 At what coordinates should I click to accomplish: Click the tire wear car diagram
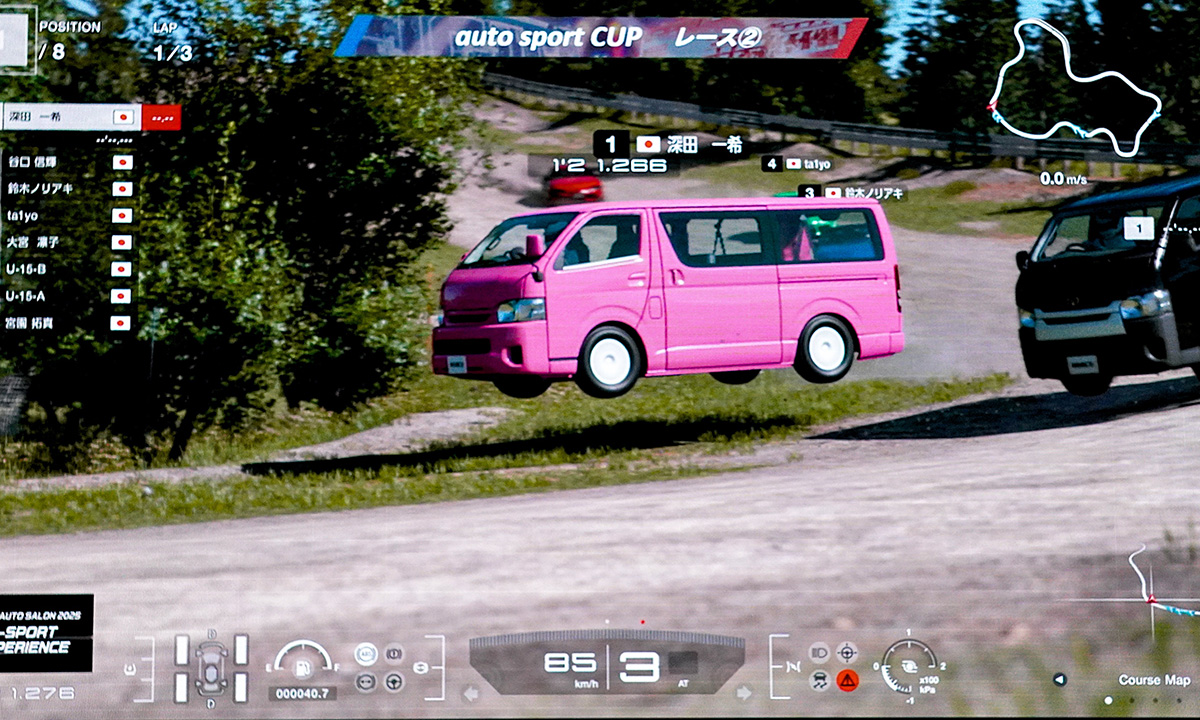[211, 667]
